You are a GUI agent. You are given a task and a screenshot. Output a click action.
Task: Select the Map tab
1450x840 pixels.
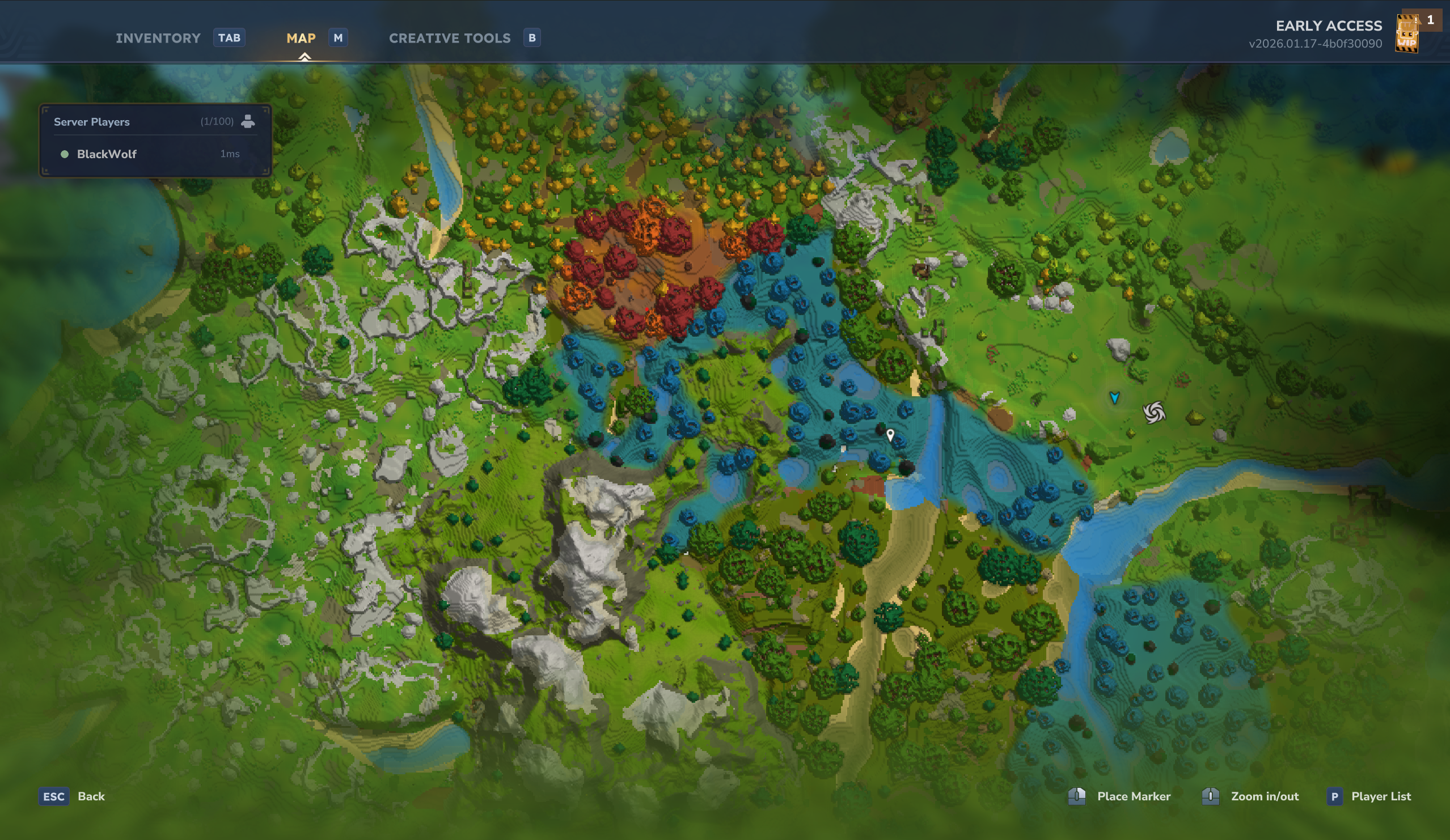[301, 38]
